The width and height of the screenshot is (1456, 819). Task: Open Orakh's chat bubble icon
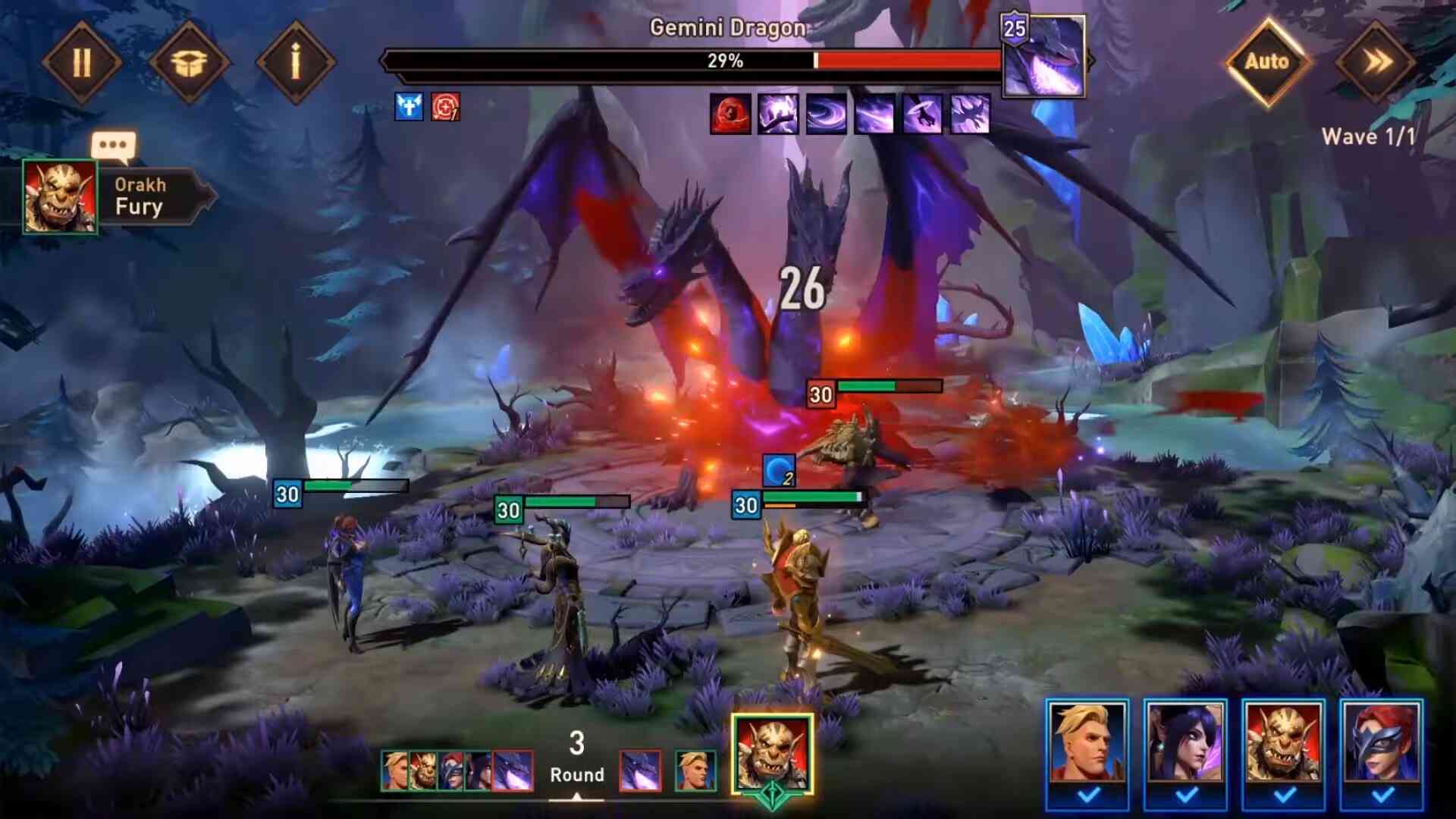tap(114, 146)
